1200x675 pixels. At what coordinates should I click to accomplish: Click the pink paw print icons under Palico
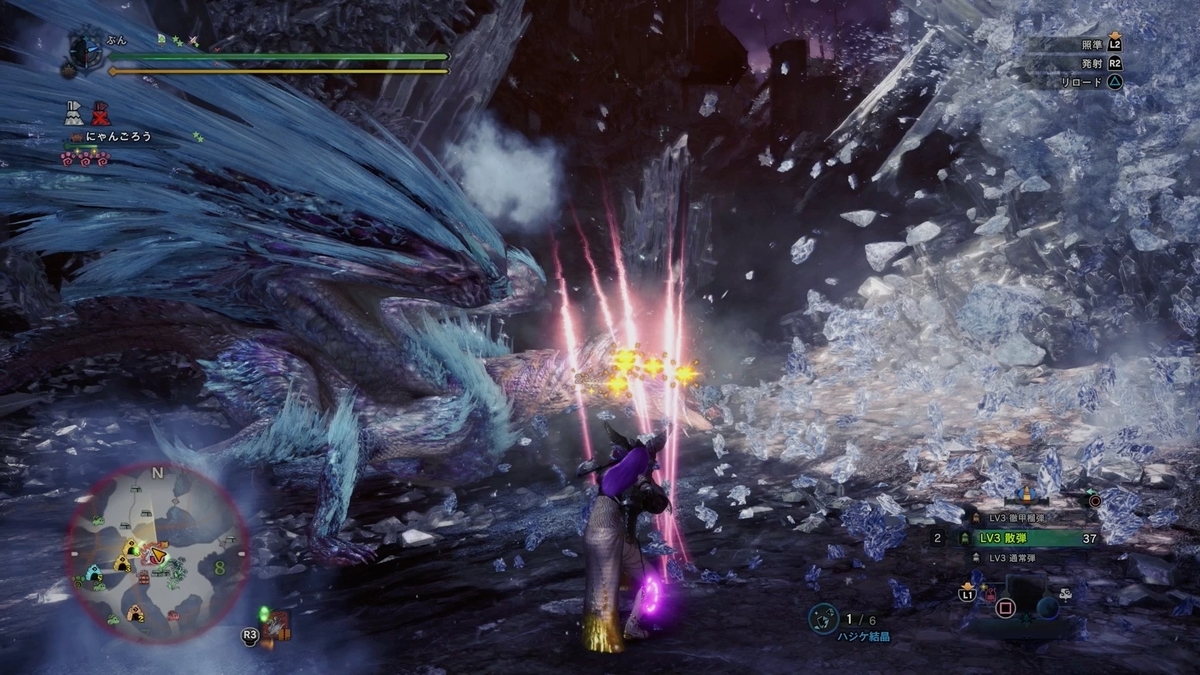pos(84,159)
